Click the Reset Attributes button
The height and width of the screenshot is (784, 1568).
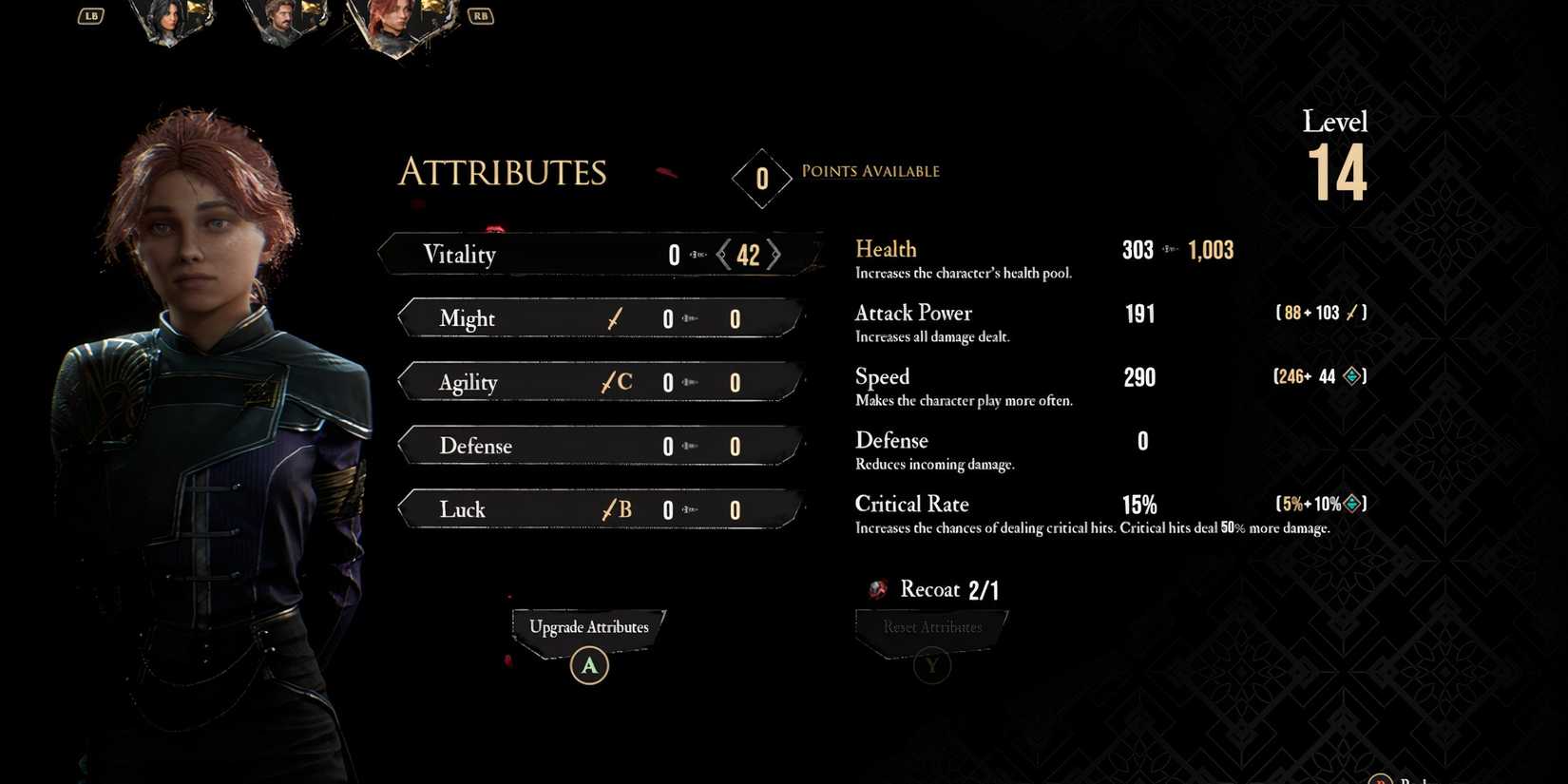930,627
